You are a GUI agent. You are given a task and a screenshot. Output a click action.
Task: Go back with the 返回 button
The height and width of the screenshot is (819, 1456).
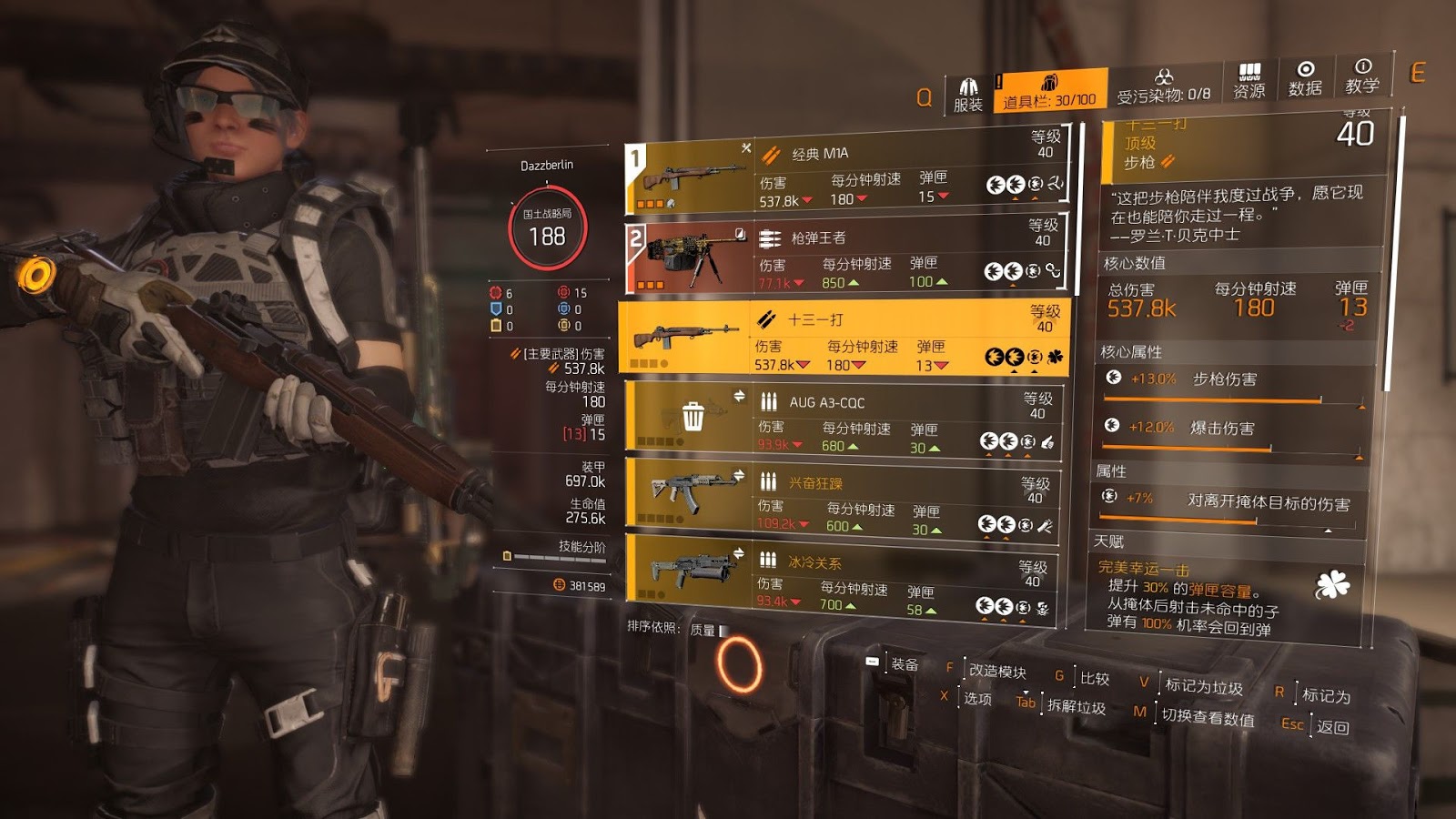1331,727
